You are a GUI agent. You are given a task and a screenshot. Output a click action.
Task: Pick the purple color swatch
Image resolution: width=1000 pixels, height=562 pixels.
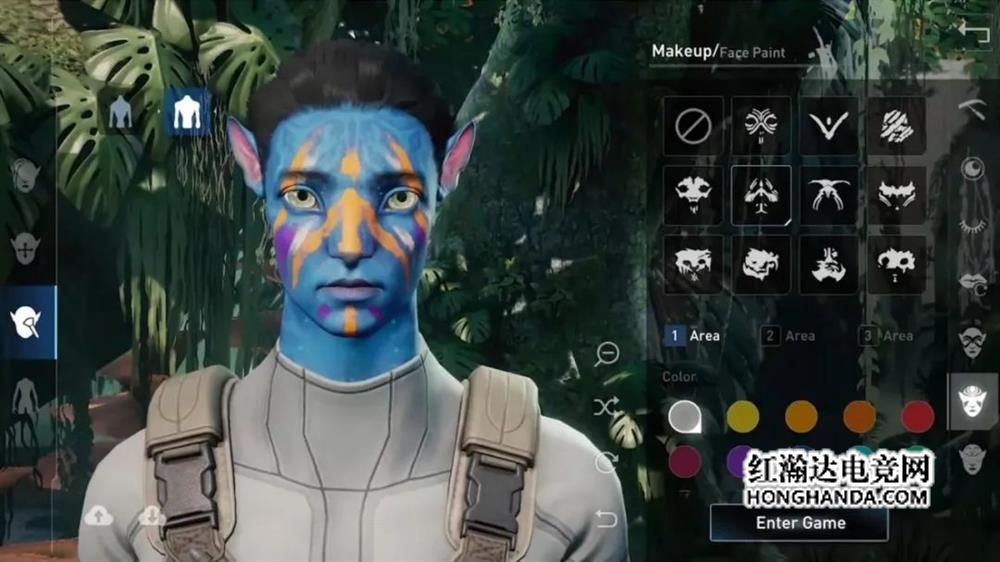(741, 462)
